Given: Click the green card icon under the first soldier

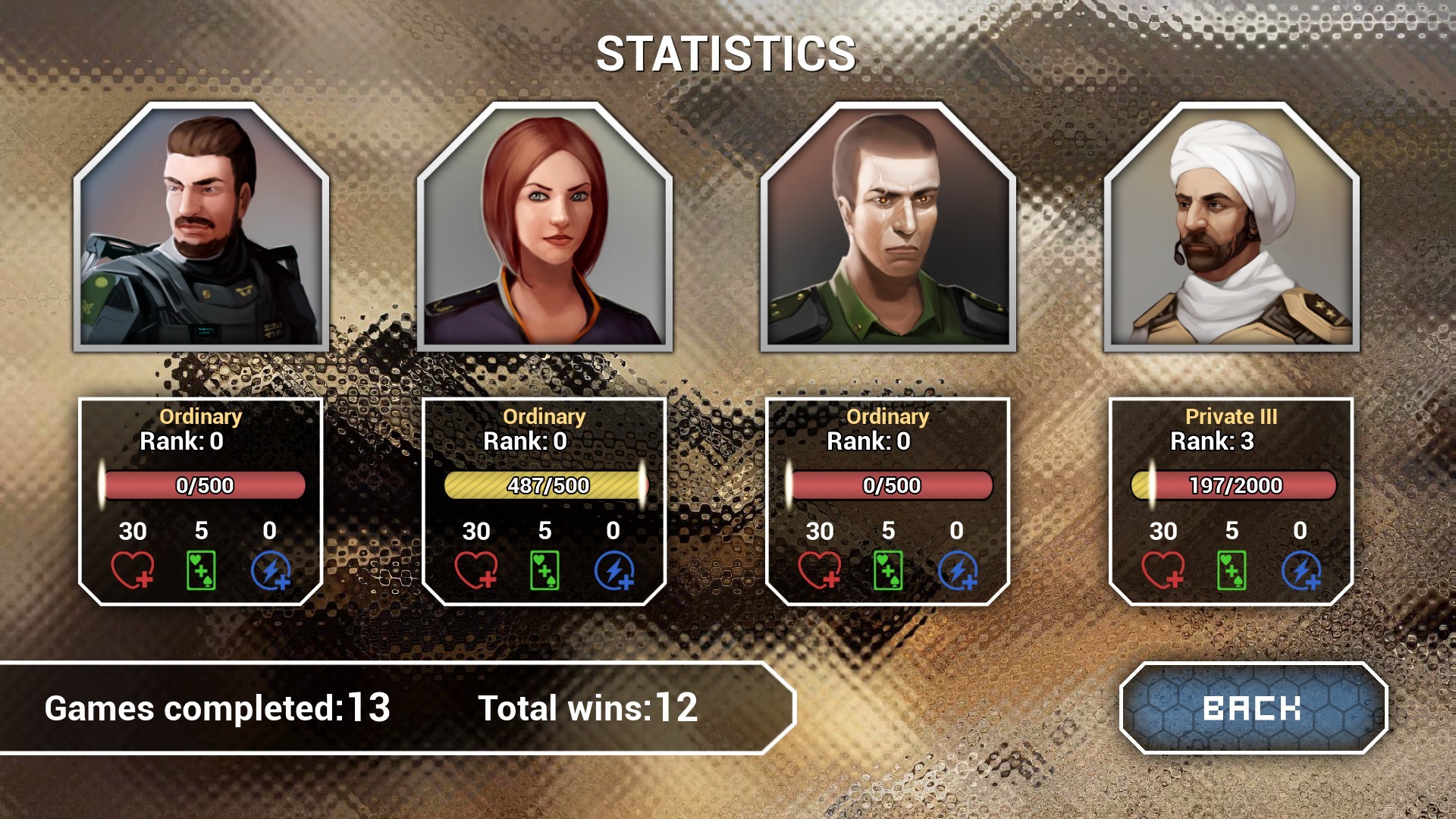Looking at the screenshot, I should [x=202, y=570].
